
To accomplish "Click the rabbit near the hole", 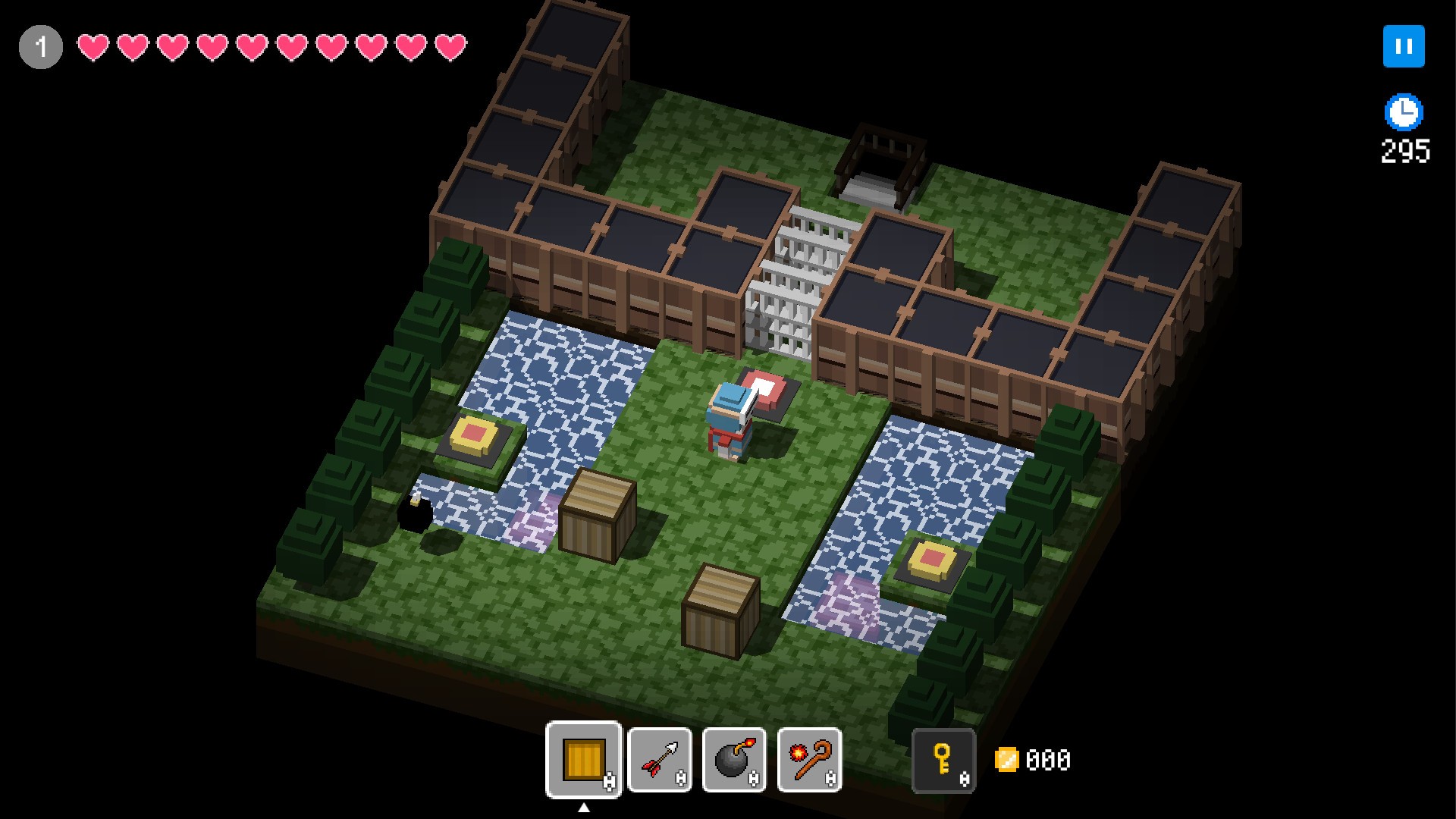I will tap(416, 497).
